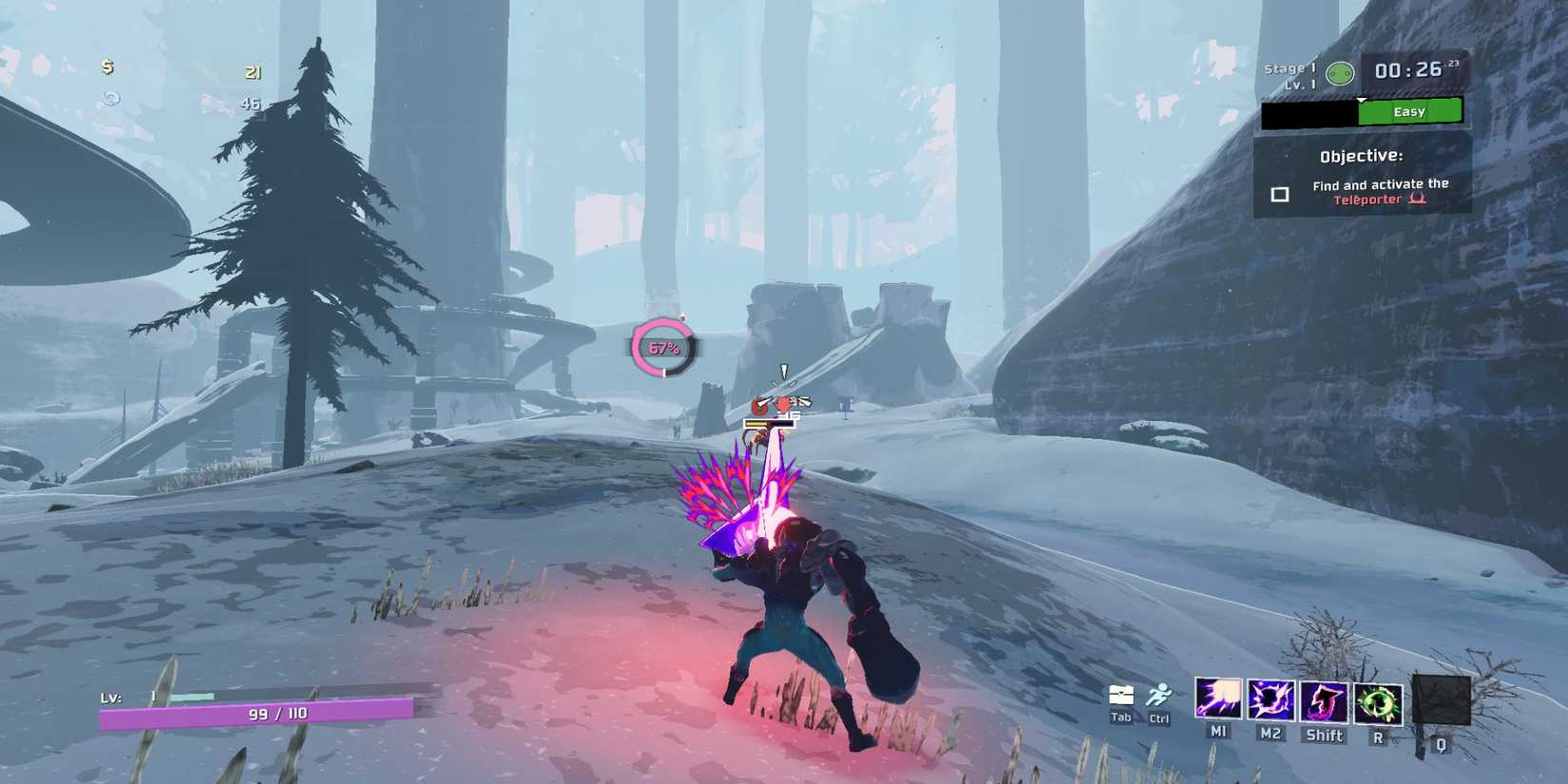Click the lunar coin icon below the money counter

tap(112, 98)
